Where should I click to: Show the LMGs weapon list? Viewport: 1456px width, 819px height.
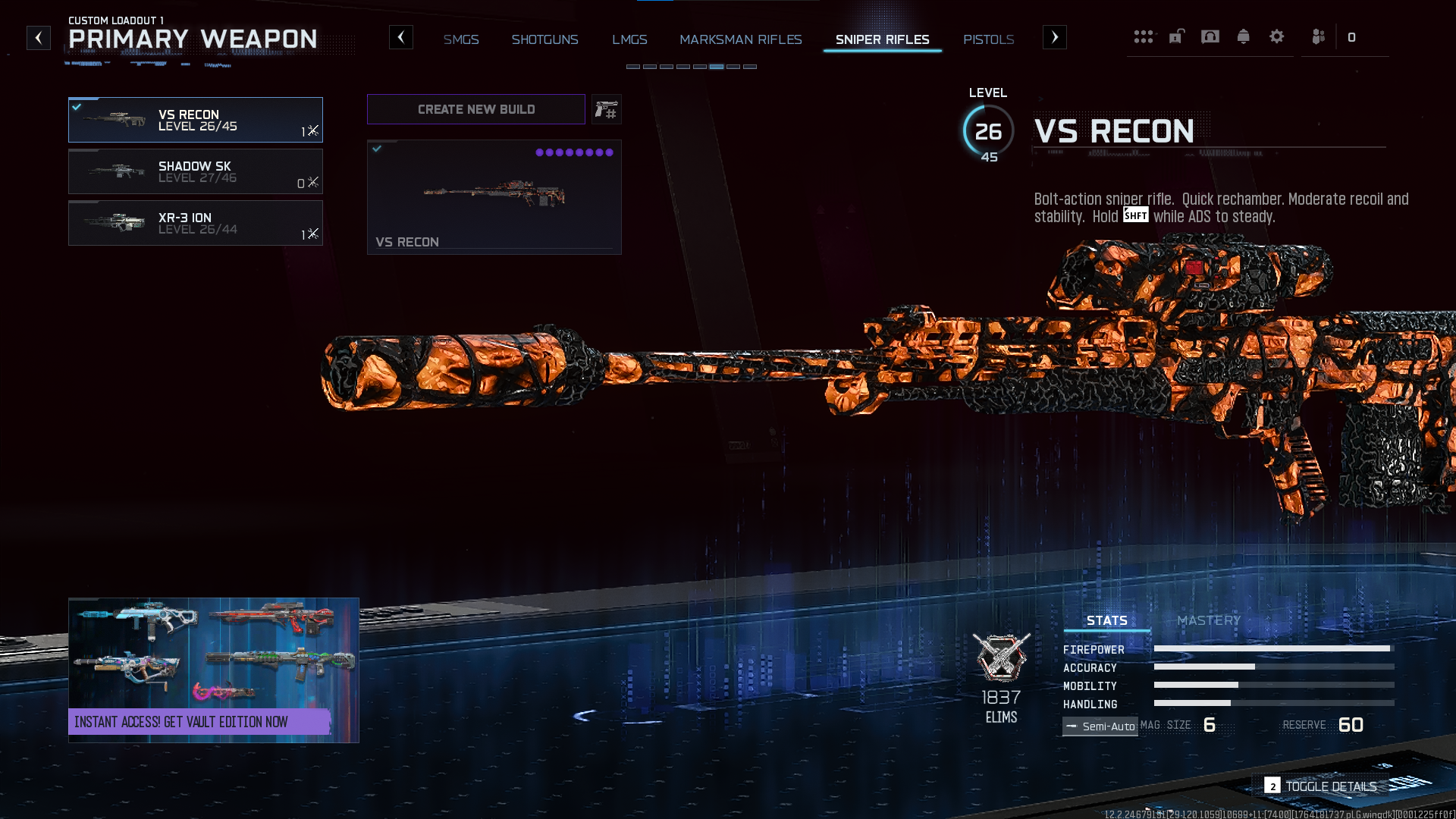click(629, 39)
